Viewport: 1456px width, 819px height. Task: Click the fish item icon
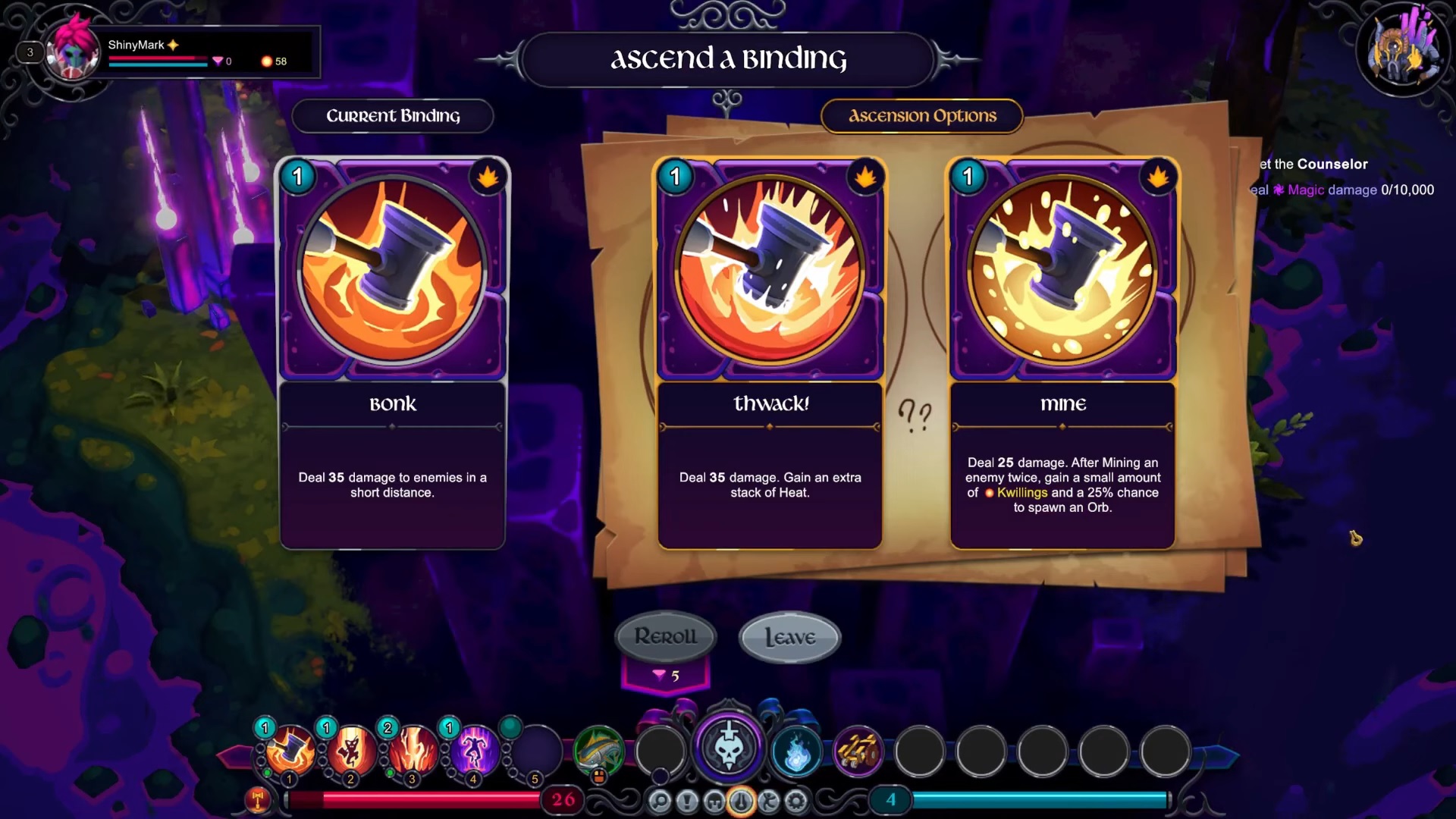coord(599,751)
